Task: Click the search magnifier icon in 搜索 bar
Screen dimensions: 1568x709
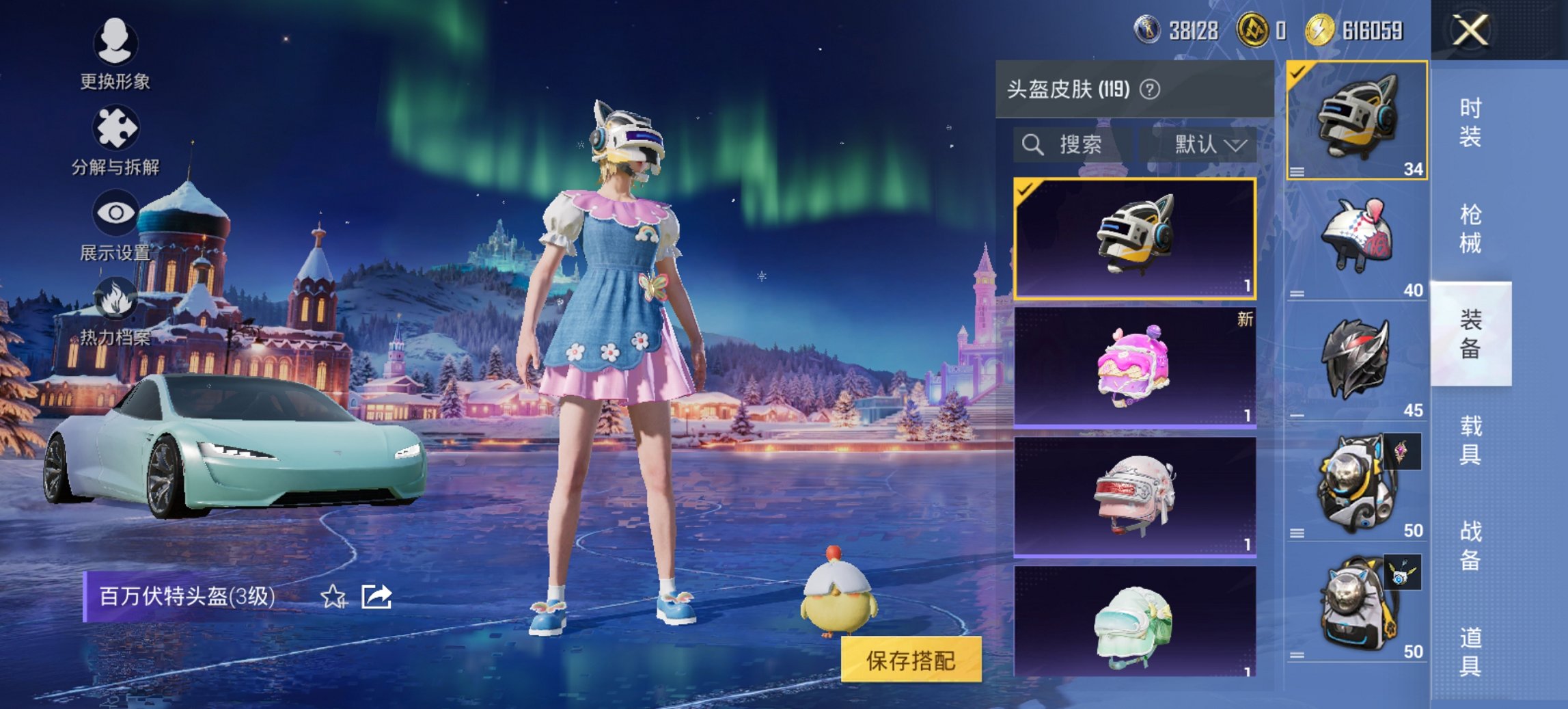Action: [x=1032, y=145]
